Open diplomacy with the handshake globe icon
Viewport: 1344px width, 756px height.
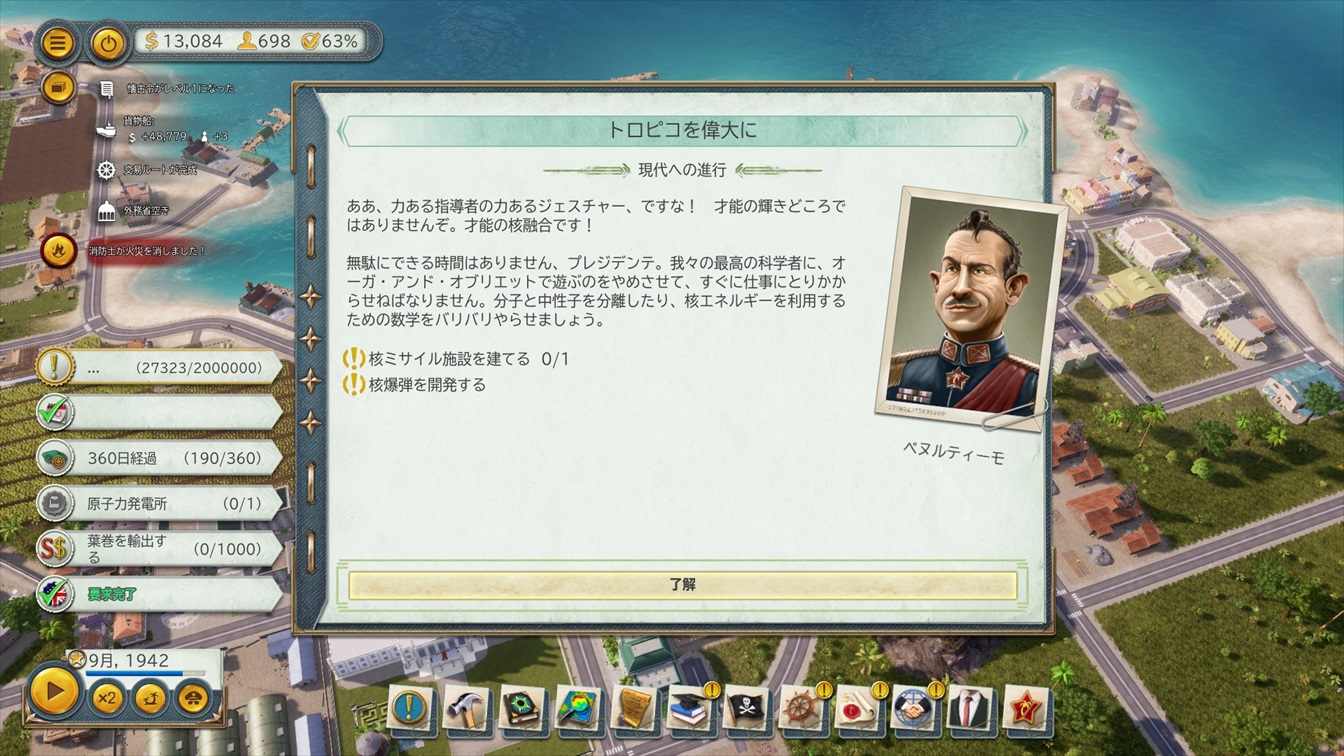click(x=914, y=709)
